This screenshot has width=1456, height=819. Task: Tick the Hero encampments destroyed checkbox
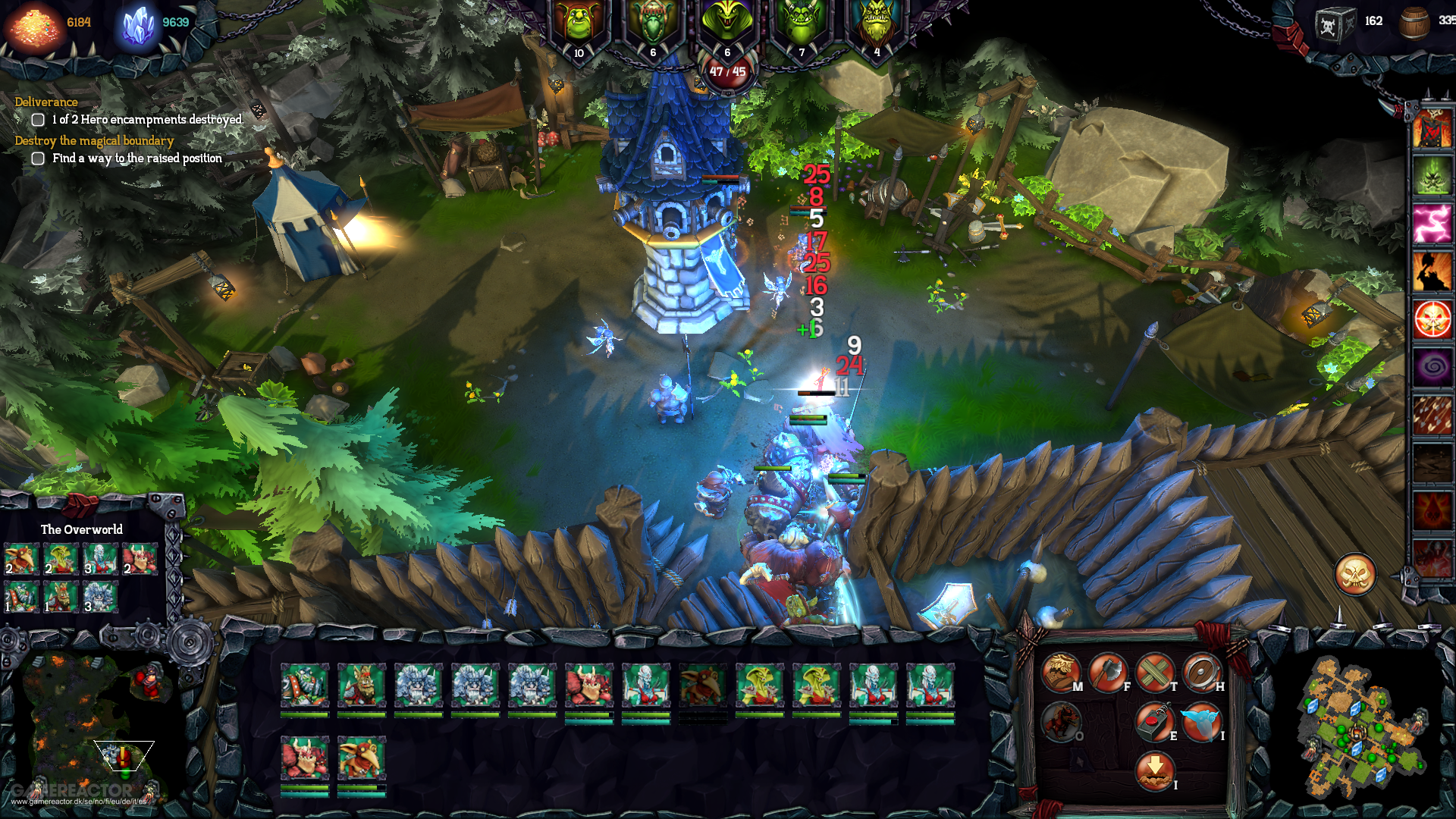tap(38, 119)
